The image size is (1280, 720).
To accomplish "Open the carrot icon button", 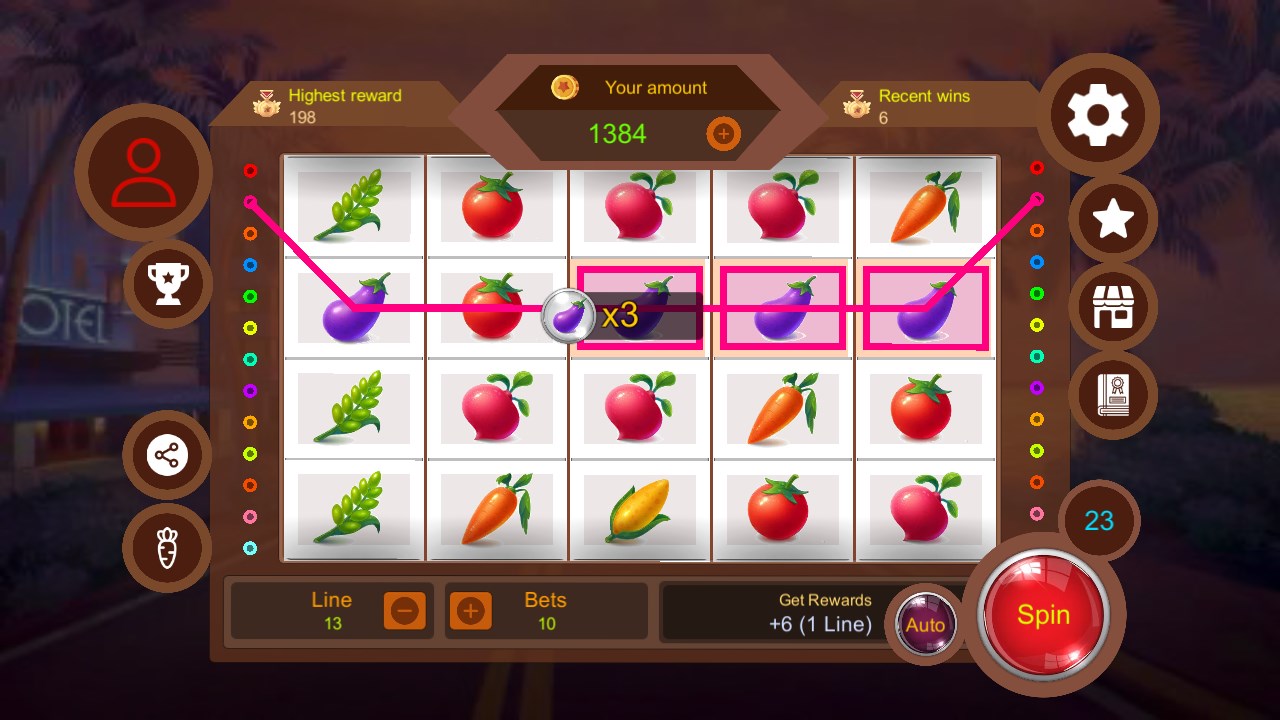I will [167, 548].
